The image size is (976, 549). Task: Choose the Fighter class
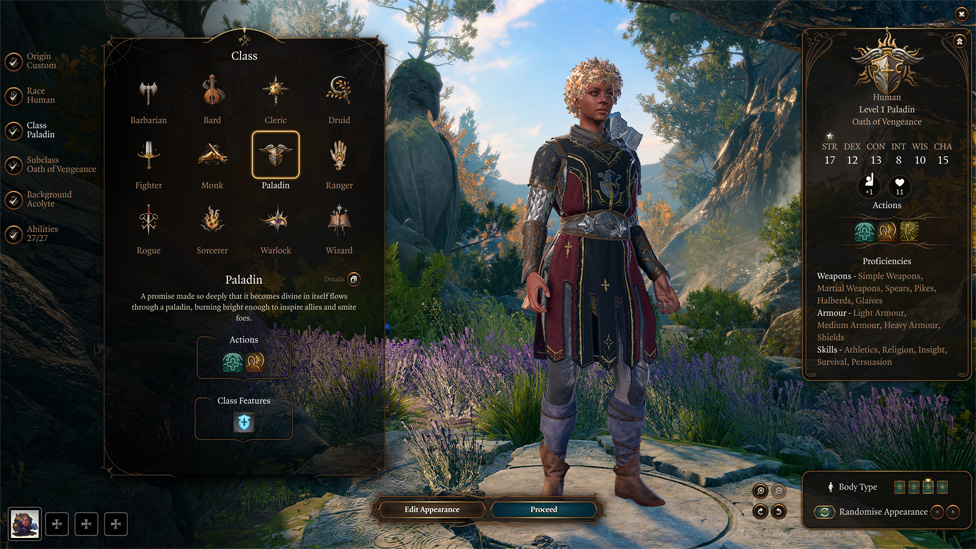(148, 157)
